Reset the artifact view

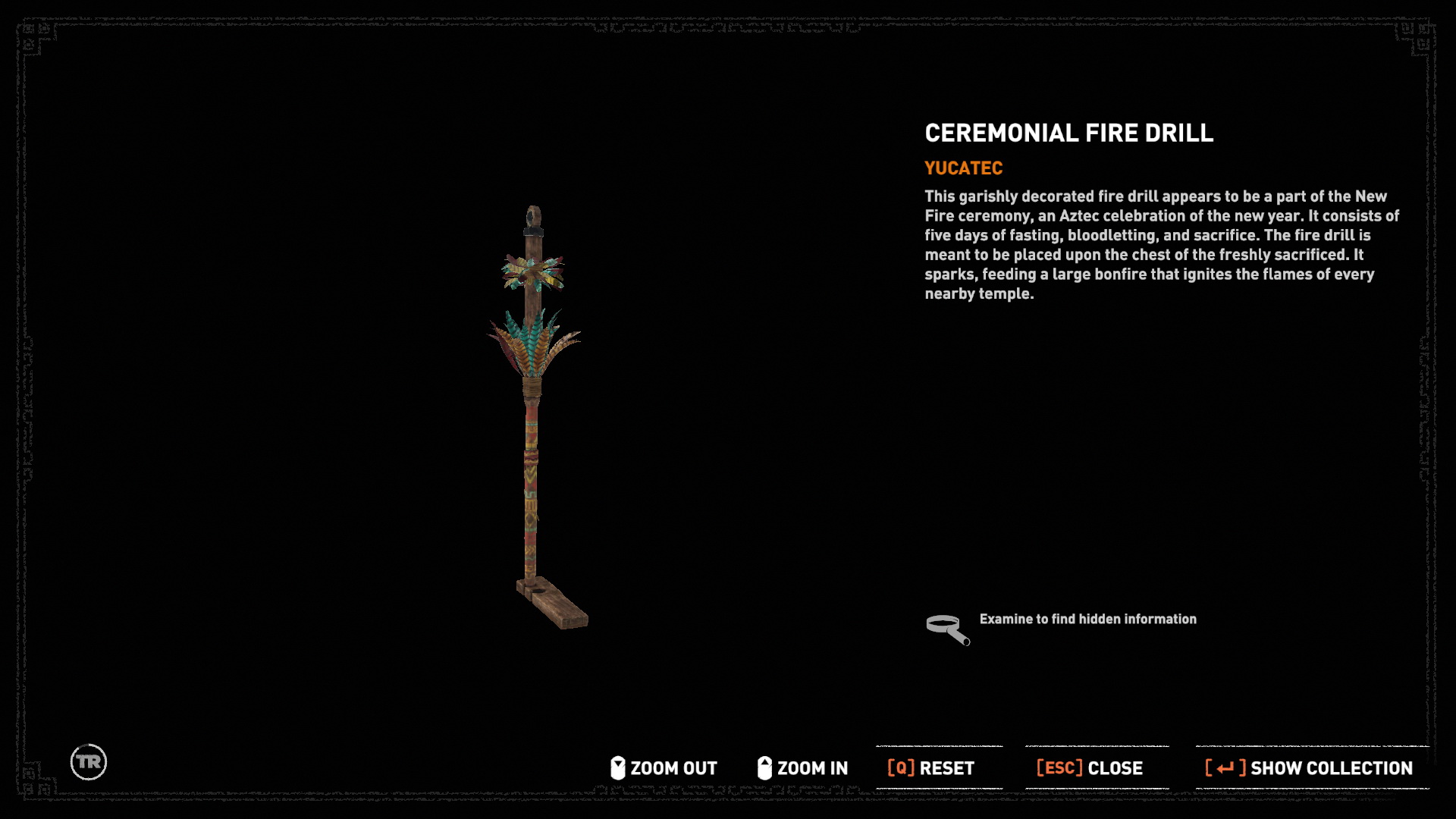[x=931, y=768]
